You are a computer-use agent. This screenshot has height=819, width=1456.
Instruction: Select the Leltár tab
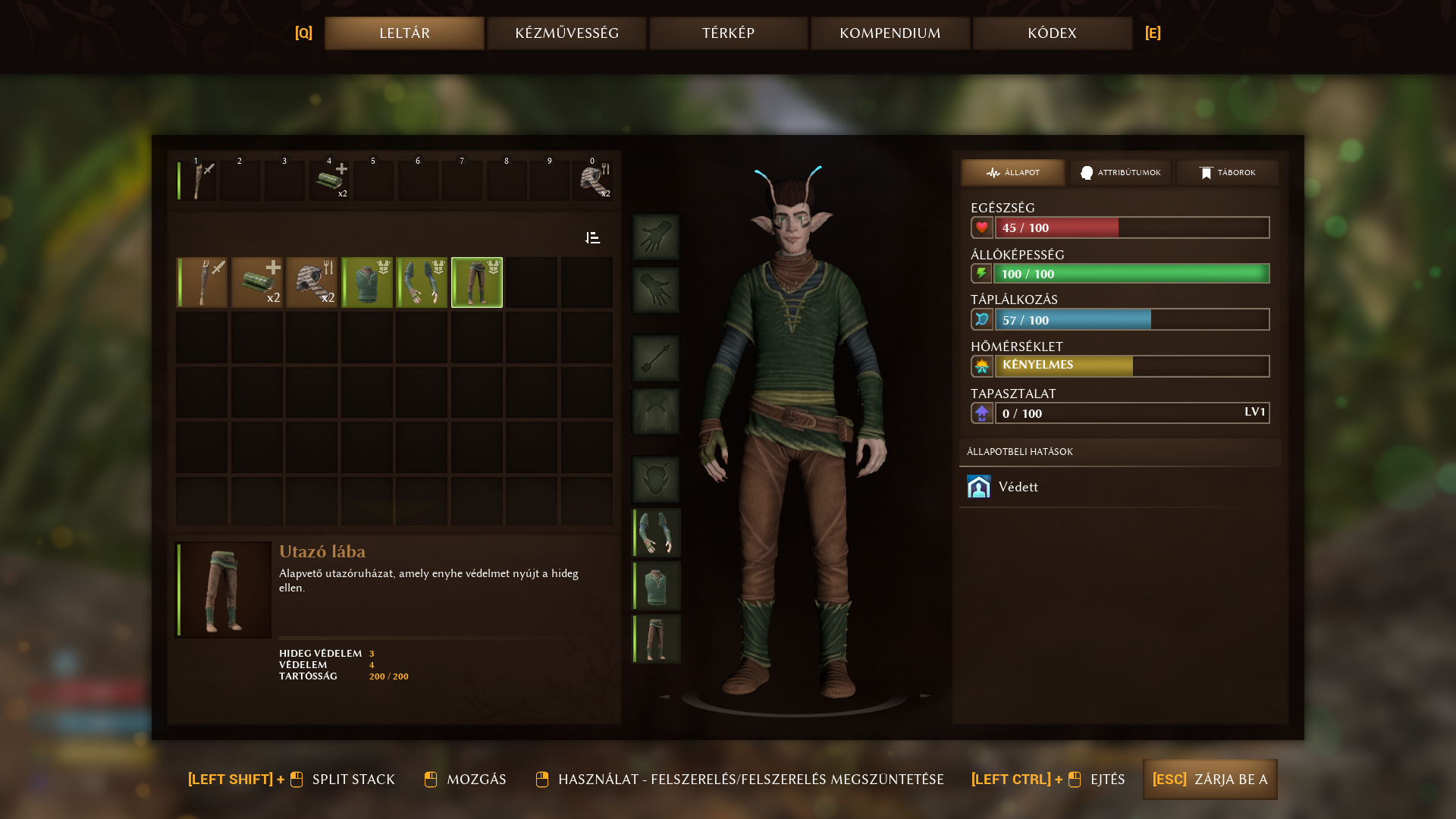[x=404, y=33]
